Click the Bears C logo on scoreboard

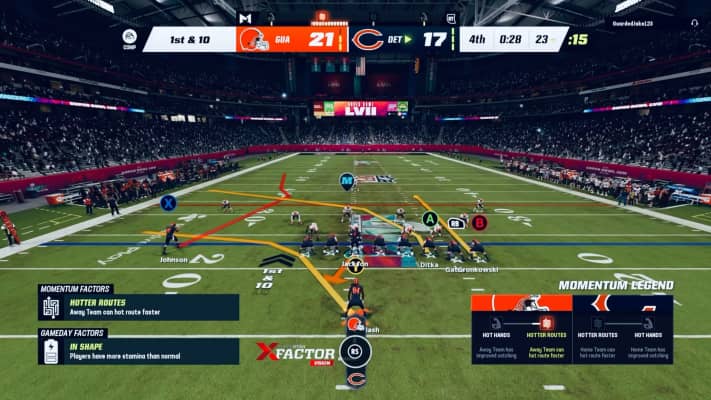[366, 40]
